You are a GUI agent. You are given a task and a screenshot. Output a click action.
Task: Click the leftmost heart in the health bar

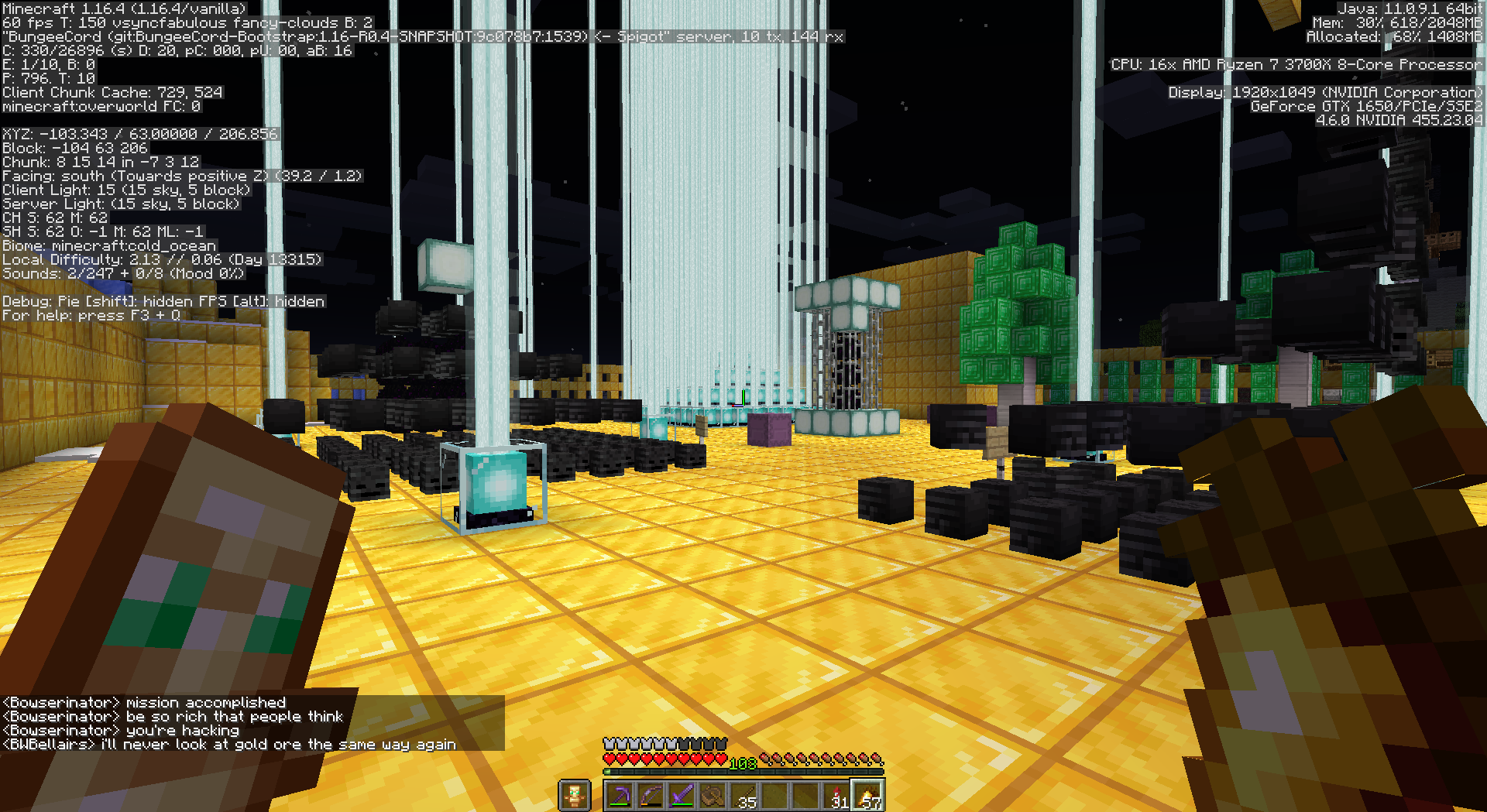(609, 759)
